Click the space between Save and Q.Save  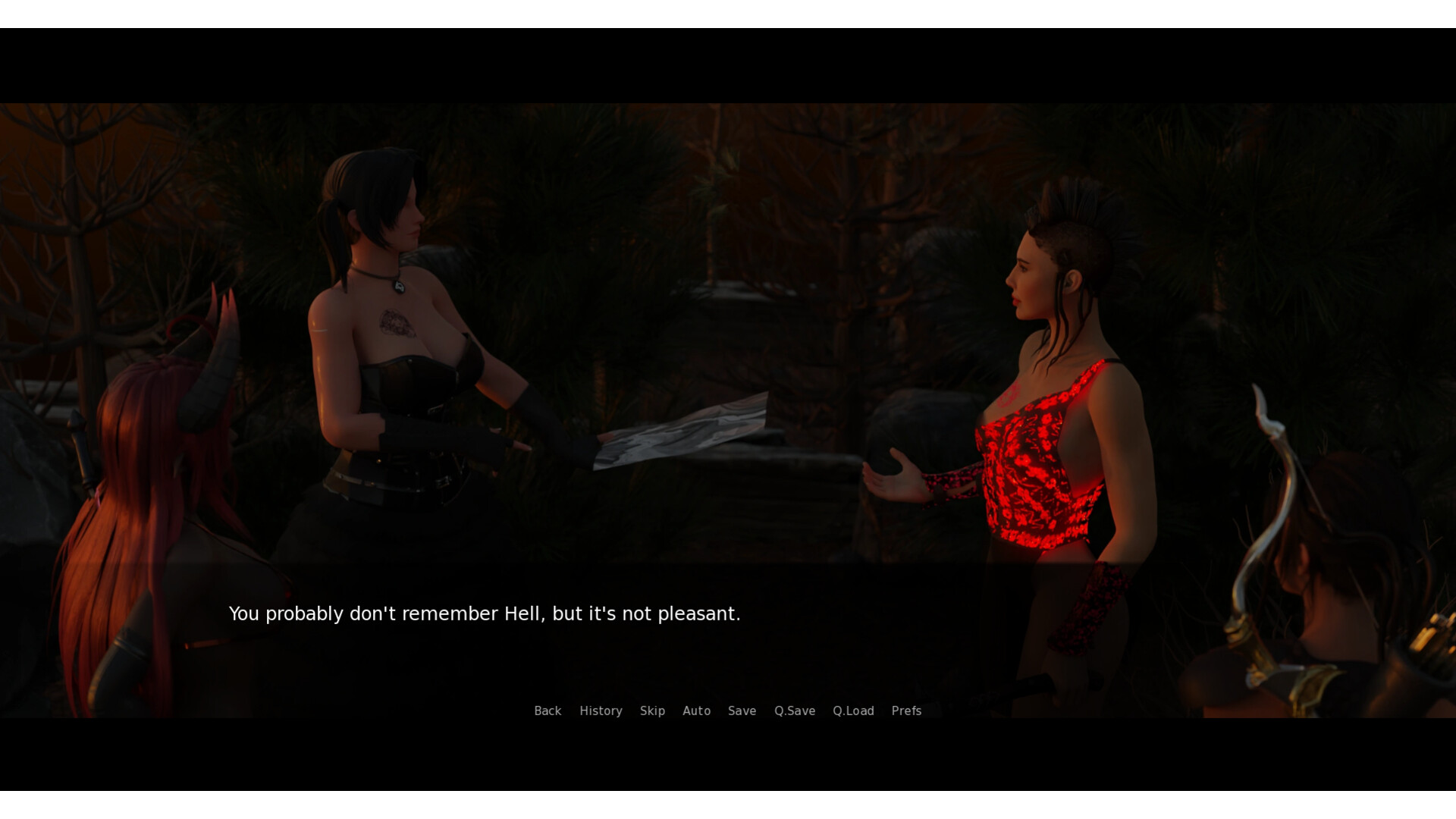[x=764, y=711]
